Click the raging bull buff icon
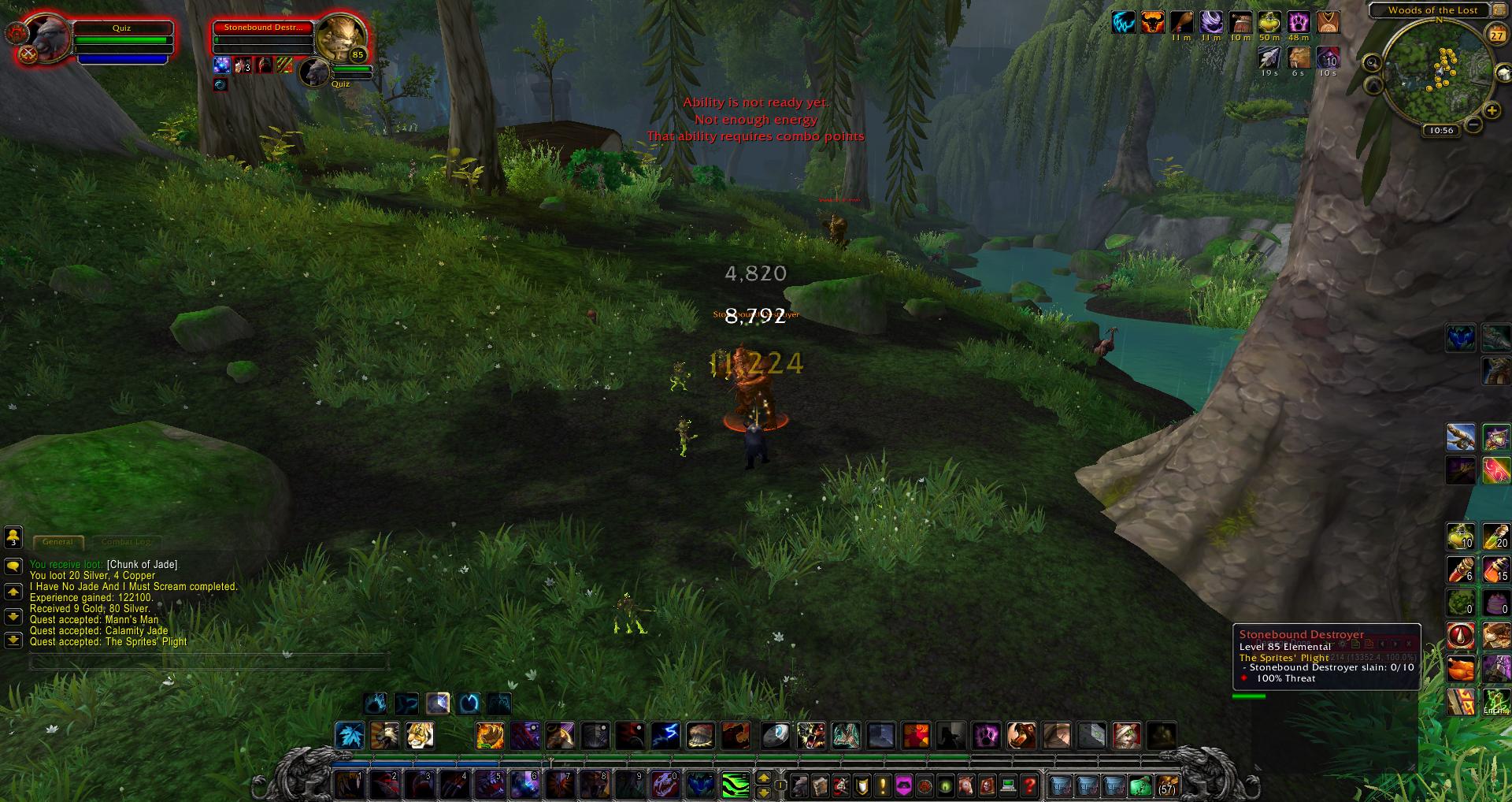 1152,22
